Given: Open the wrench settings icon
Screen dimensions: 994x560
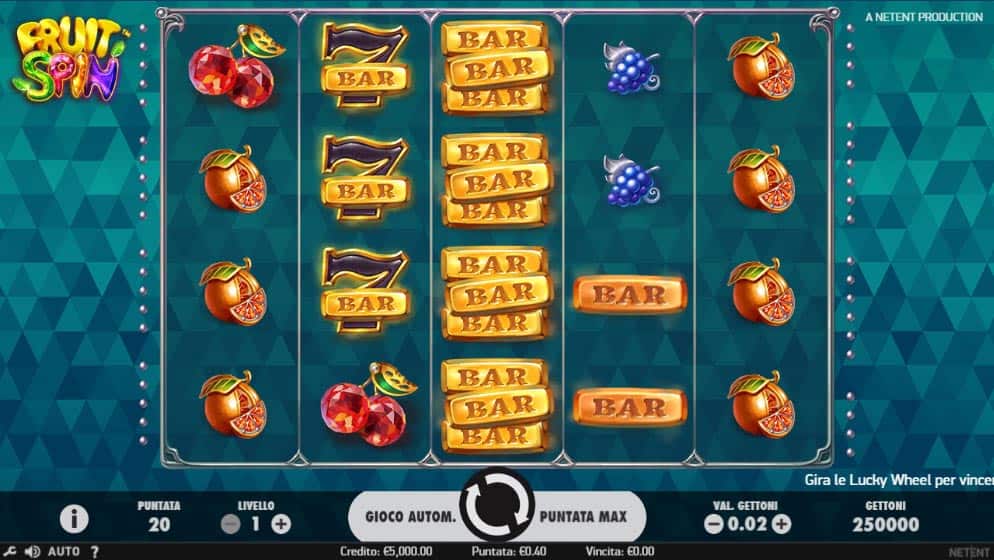Looking at the screenshot, I should (x=11, y=551).
